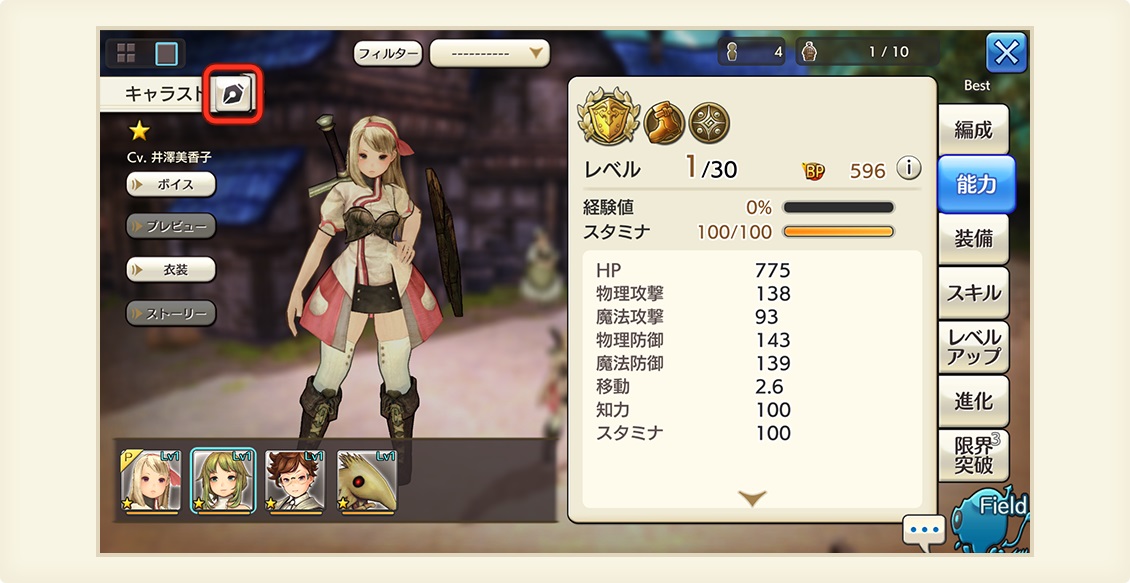Select the 能力 abilities tab
This screenshot has height=583, width=1130.
point(975,184)
